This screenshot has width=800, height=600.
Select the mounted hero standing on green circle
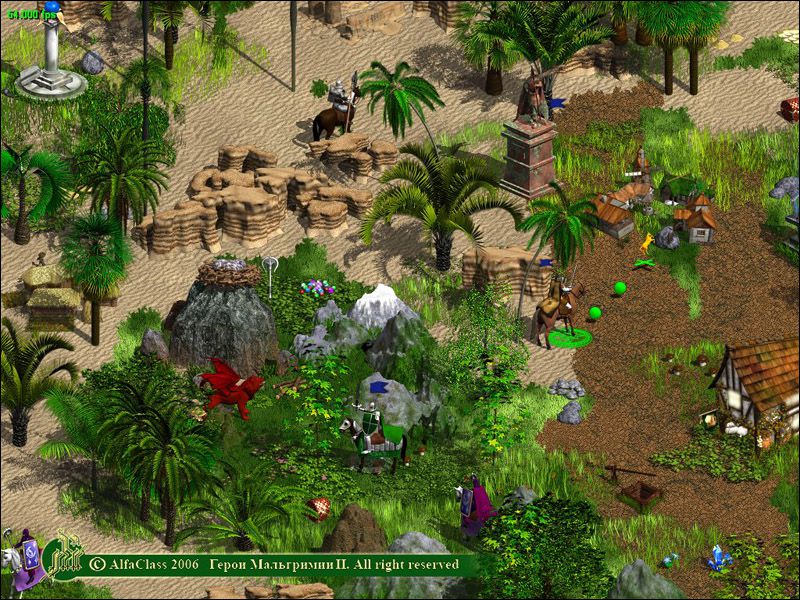click(x=557, y=309)
